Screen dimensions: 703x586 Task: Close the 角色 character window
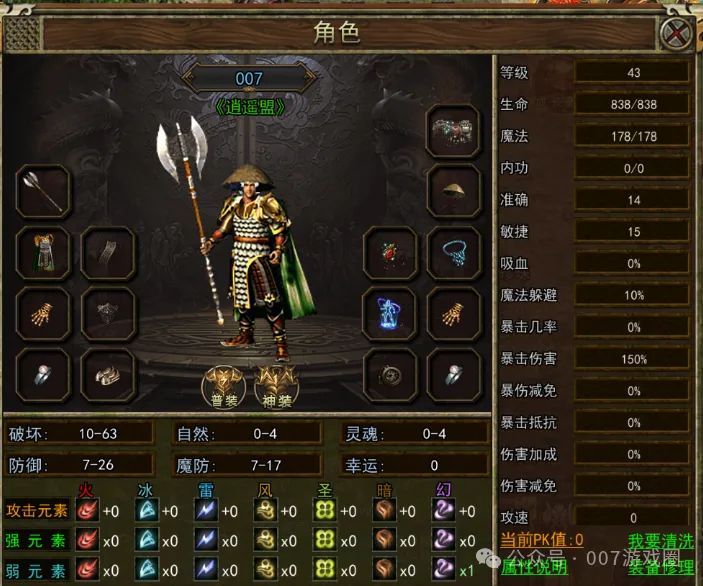[677, 35]
